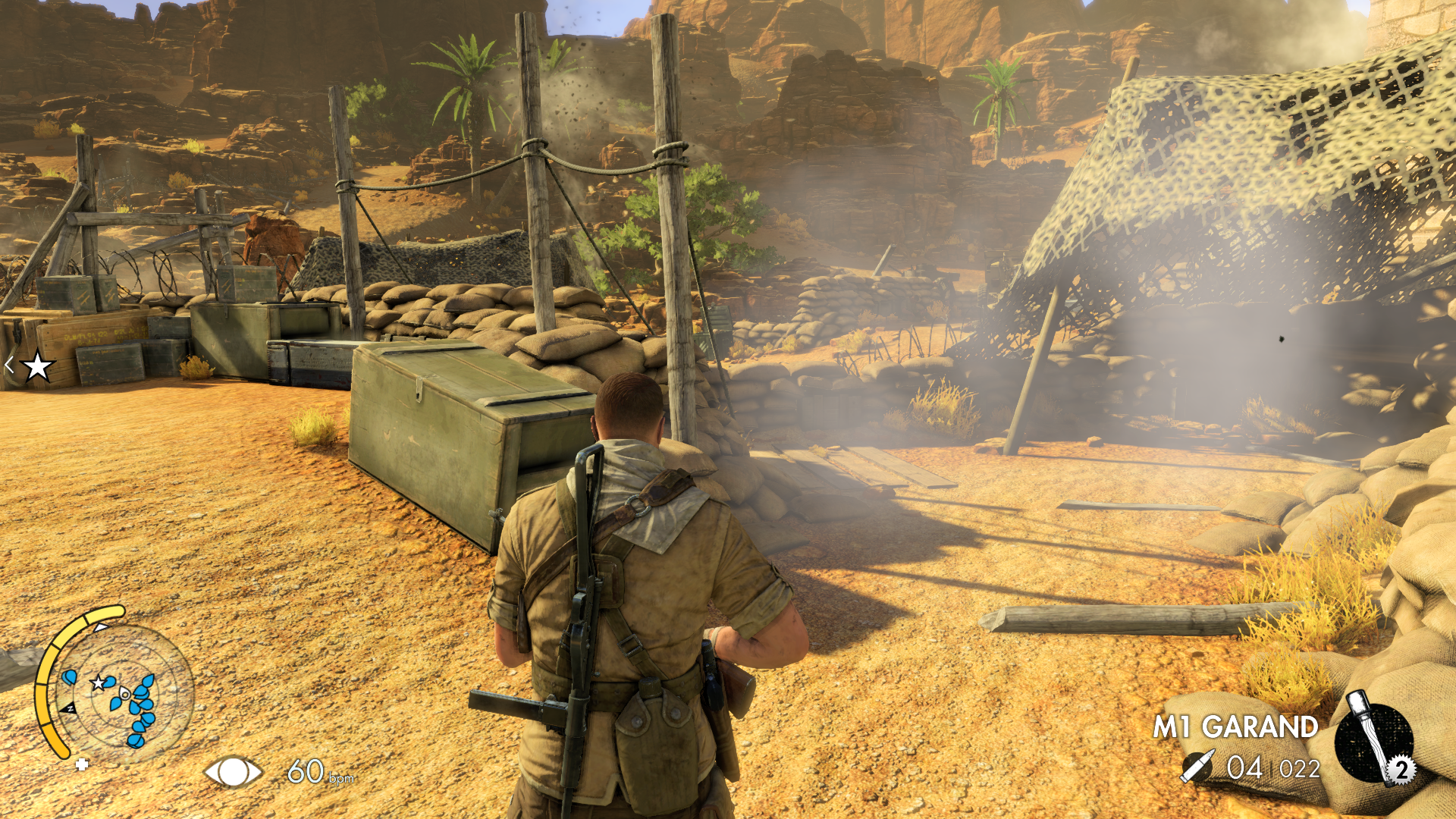1456x819 pixels.
Task: Select the M1 Garand weapon label
Action: (x=1235, y=727)
